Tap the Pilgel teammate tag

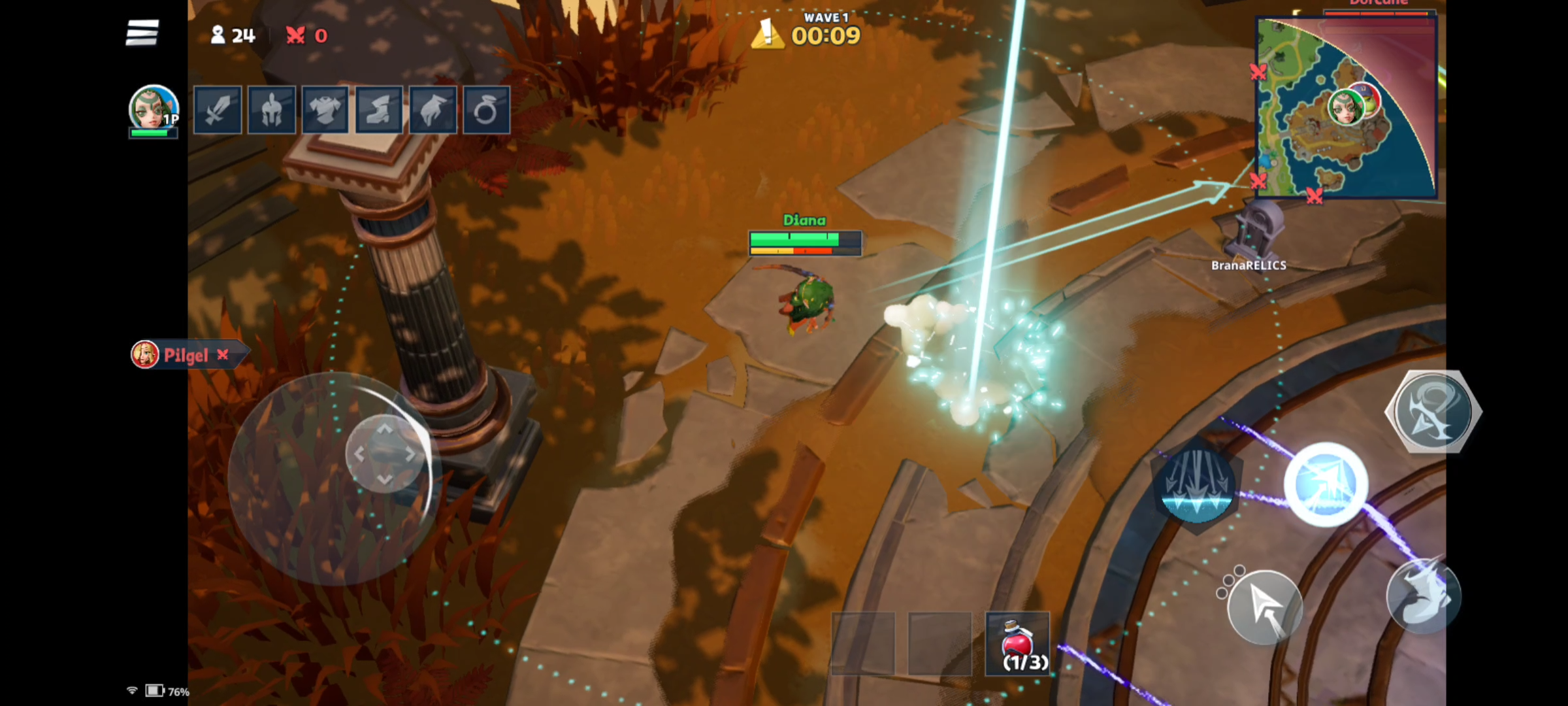pyautogui.click(x=186, y=355)
